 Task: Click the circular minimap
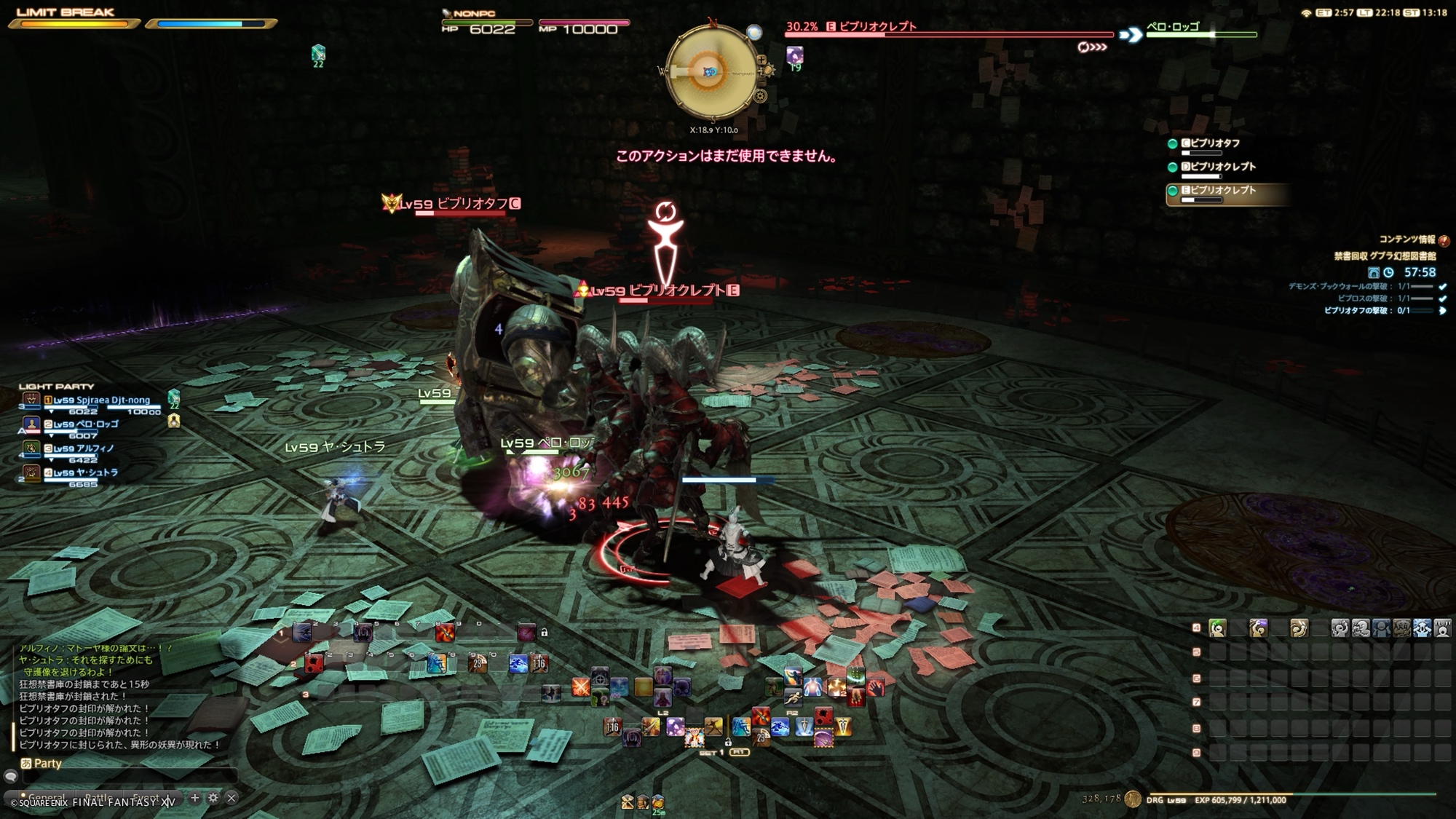(x=711, y=71)
